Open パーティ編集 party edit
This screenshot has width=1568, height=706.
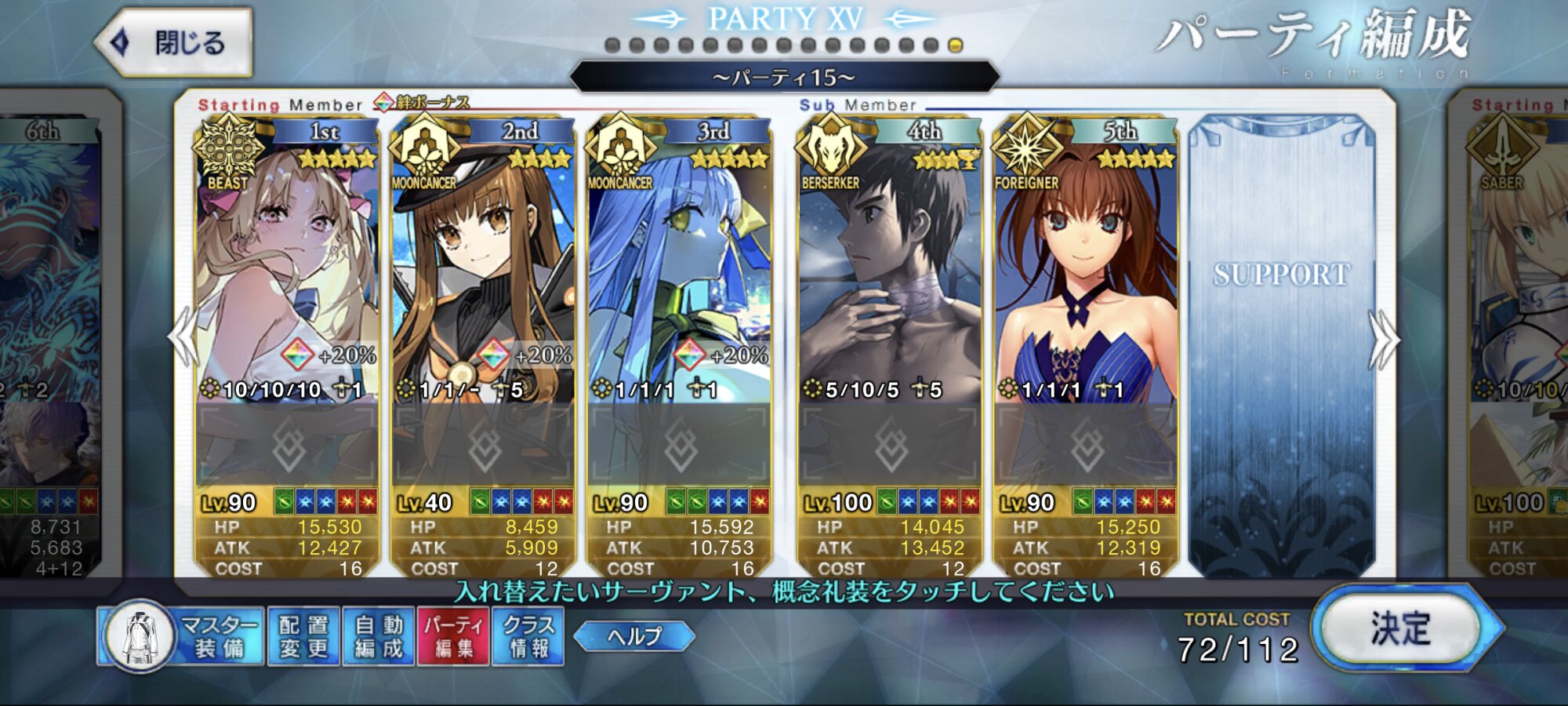tap(454, 636)
